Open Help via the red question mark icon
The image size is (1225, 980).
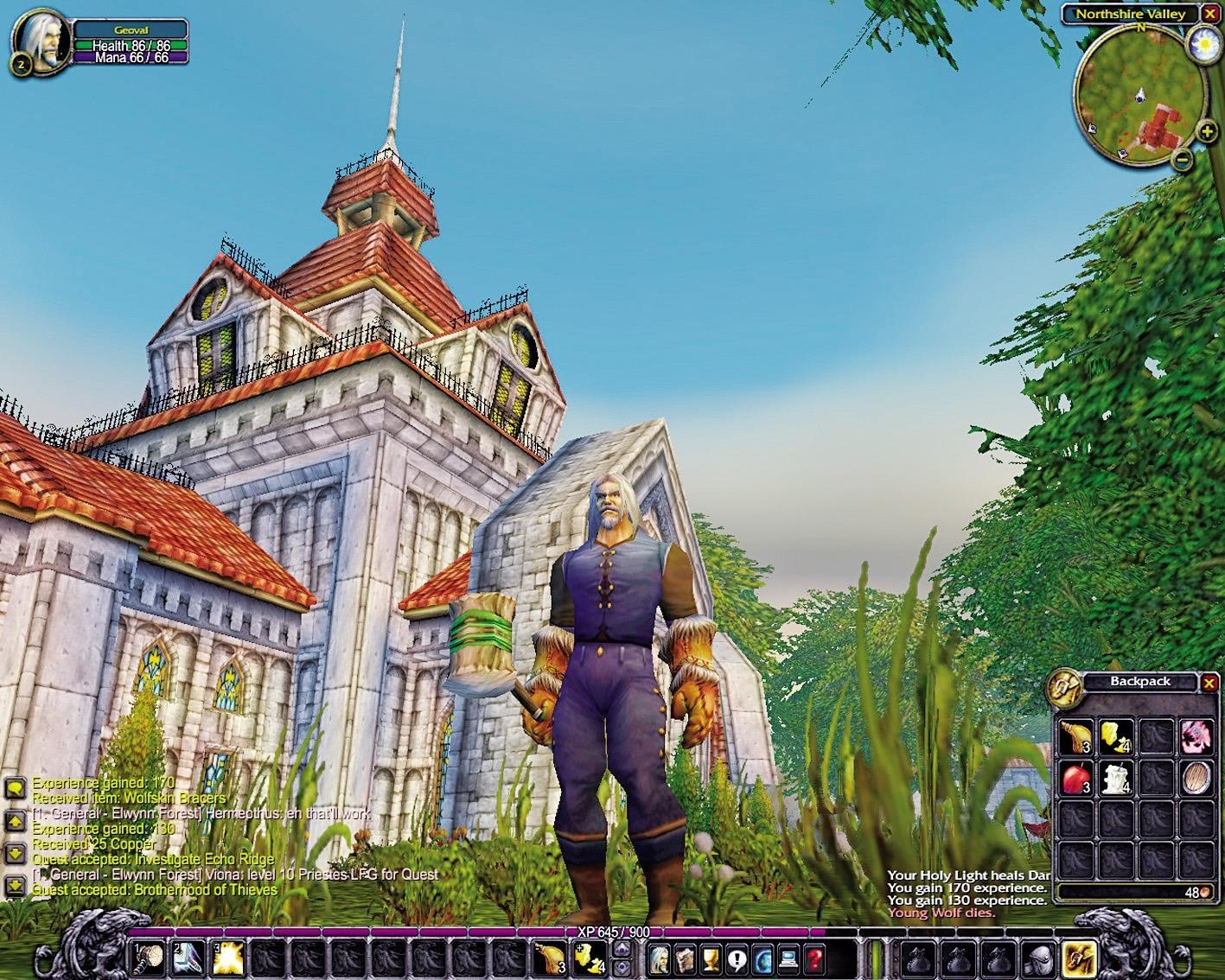click(813, 959)
